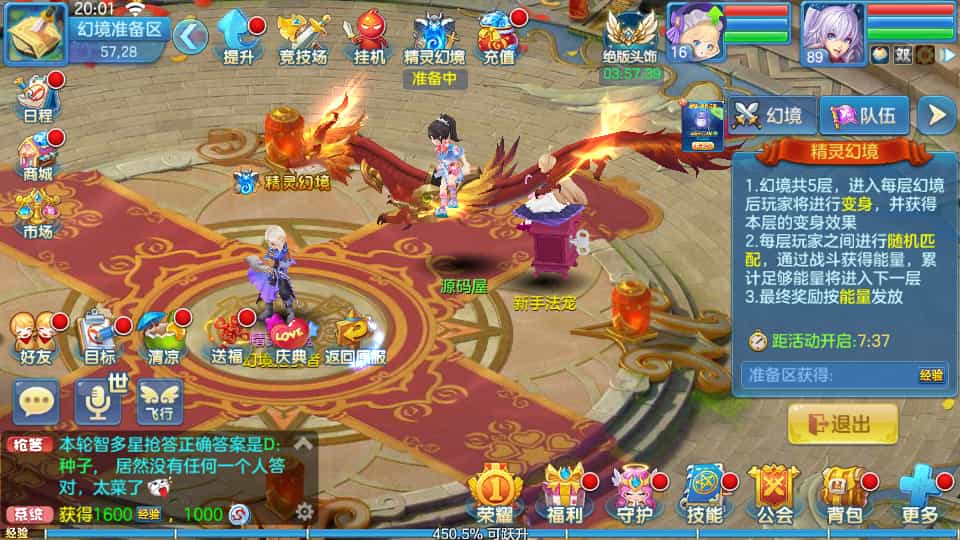View the 目标 goals panel

pos(100,337)
